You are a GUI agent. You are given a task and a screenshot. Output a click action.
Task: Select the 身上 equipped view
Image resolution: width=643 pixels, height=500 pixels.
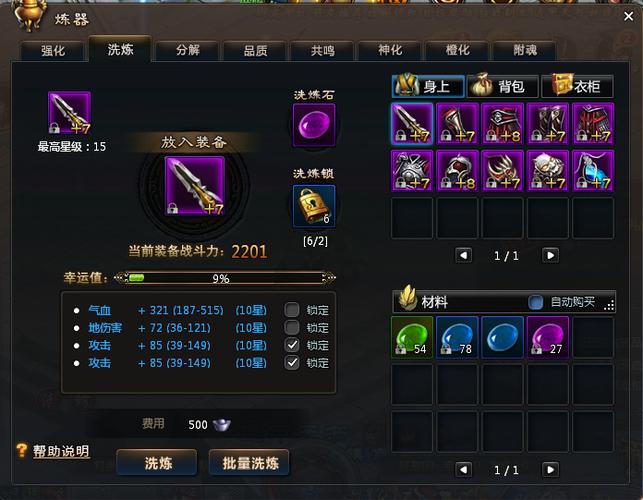click(428, 86)
